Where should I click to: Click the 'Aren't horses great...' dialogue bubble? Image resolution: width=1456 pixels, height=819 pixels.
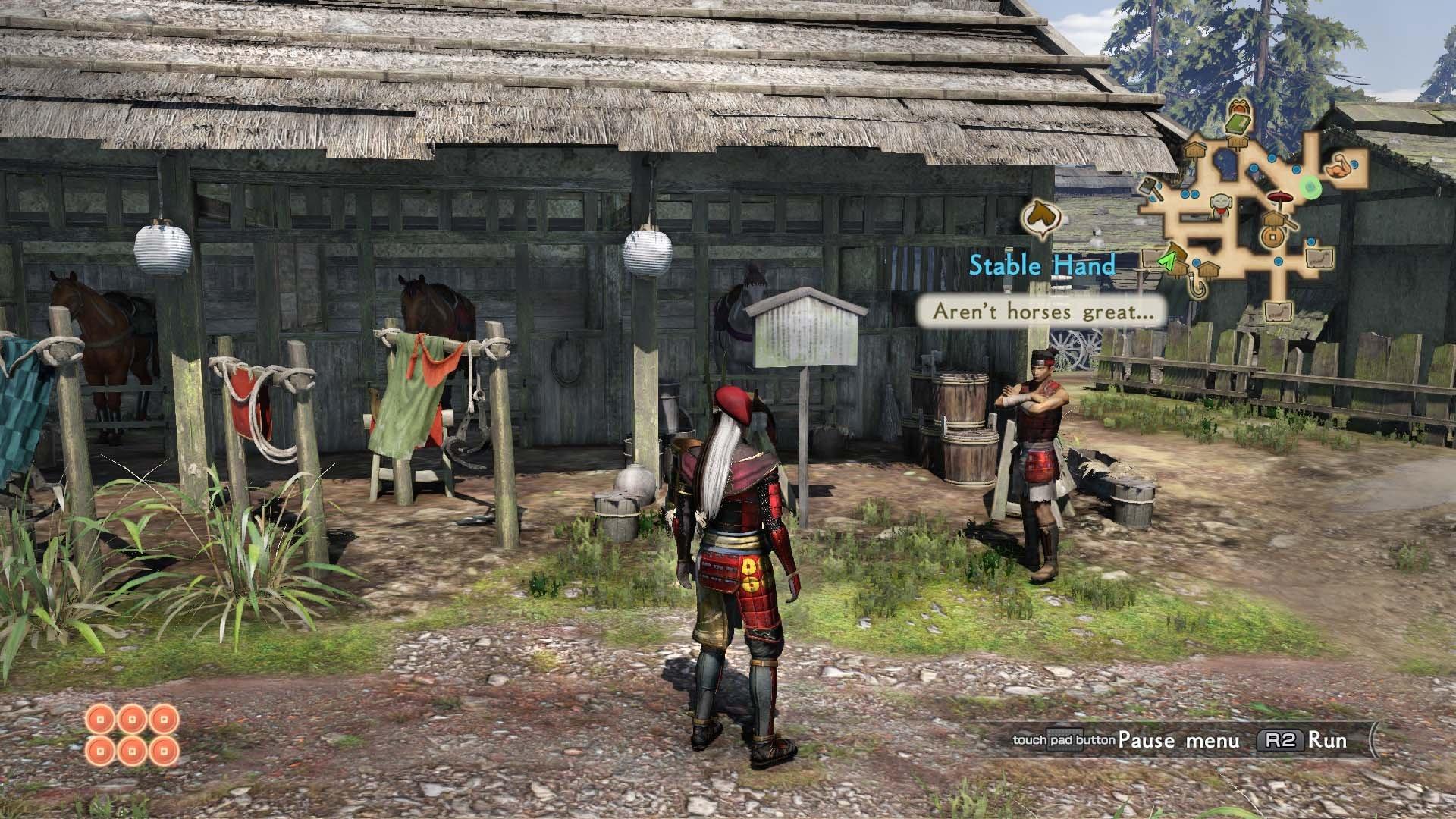click(x=1042, y=310)
